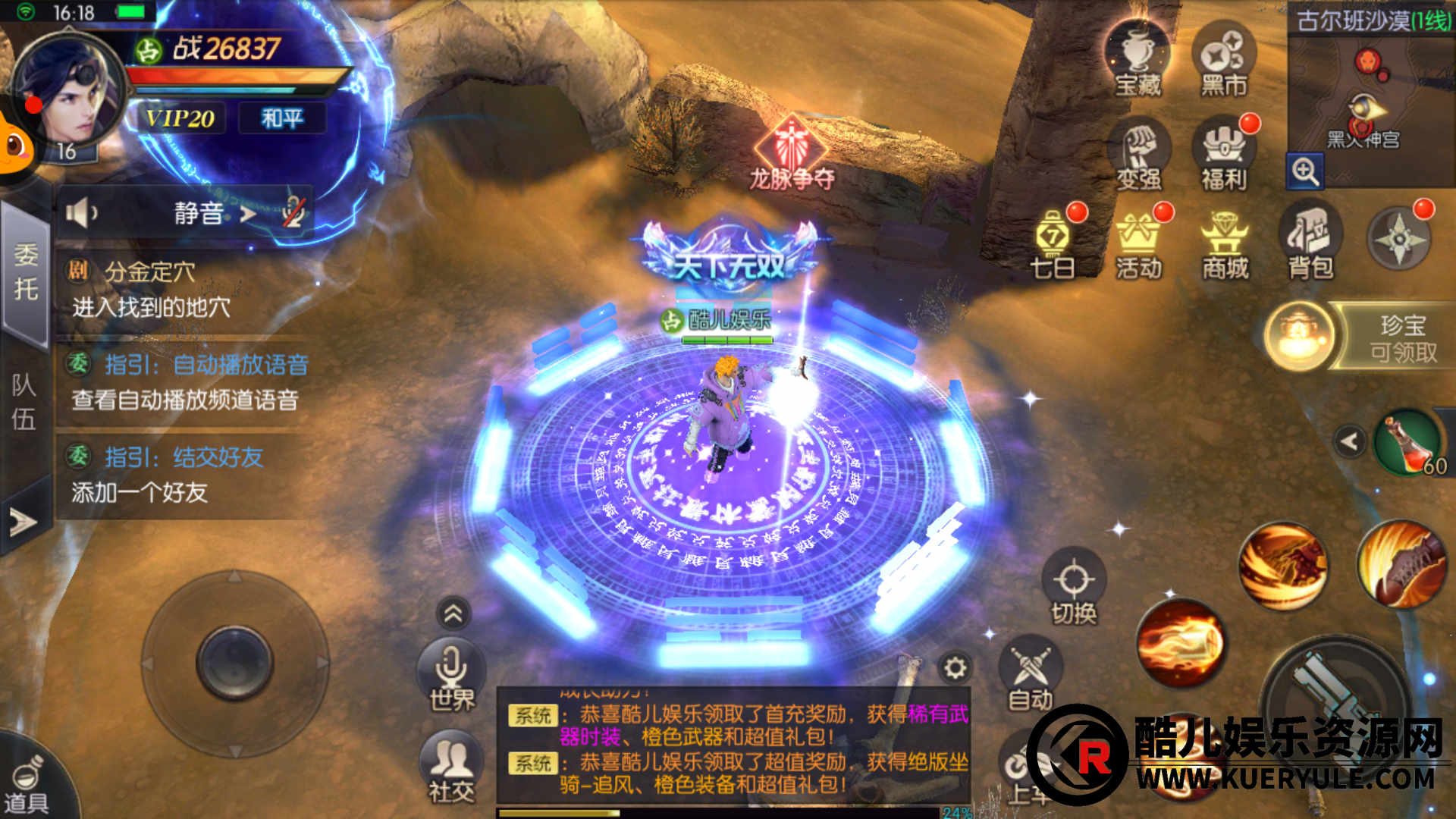Image resolution: width=1456 pixels, height=819 pixels.
Task: Tap the 变强 power-up icon
Action: coord(1138,155)
